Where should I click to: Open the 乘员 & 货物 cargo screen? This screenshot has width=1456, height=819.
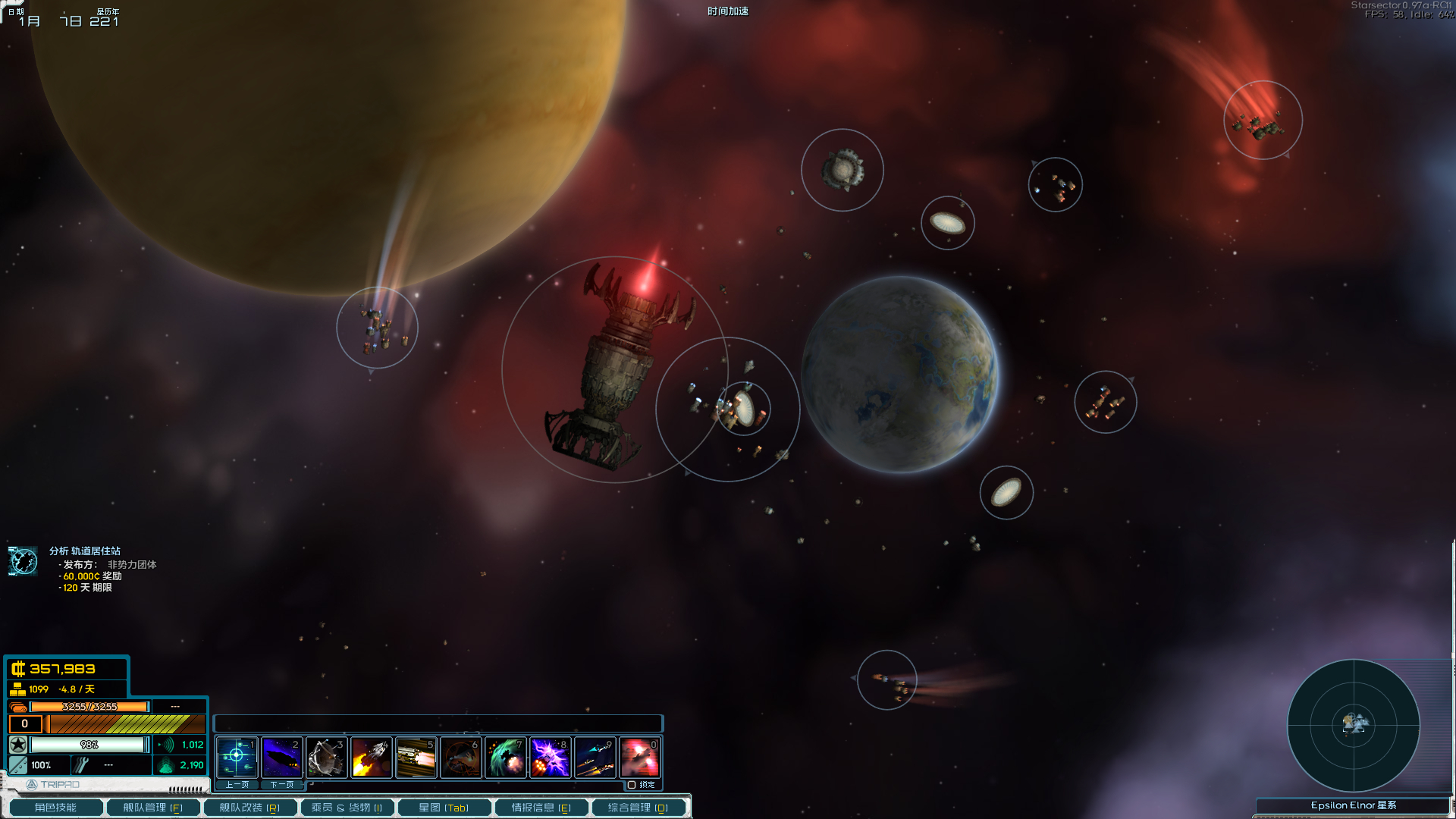(347, 808)
